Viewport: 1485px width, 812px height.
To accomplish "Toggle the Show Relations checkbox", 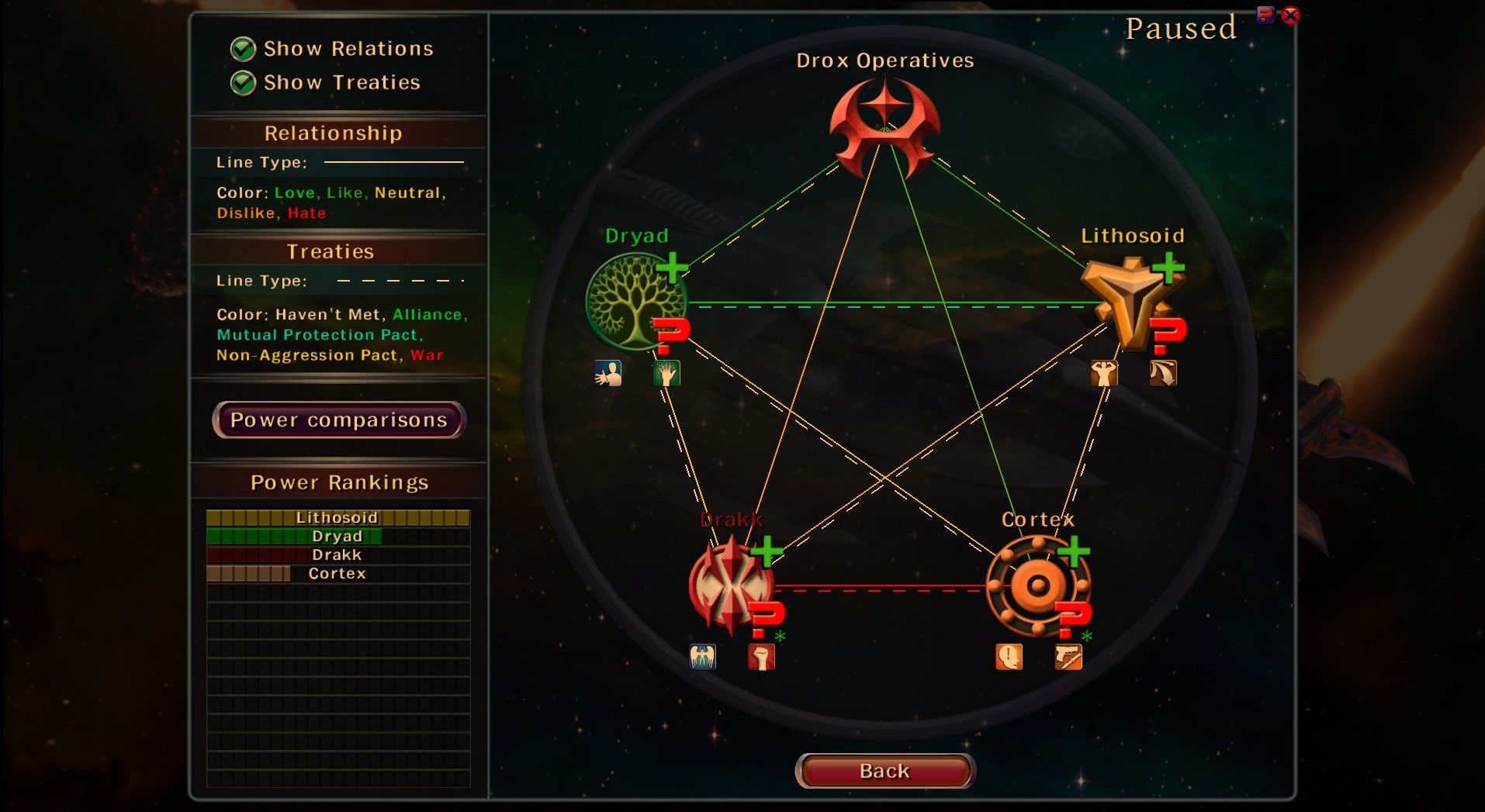I will pos(243,49).
